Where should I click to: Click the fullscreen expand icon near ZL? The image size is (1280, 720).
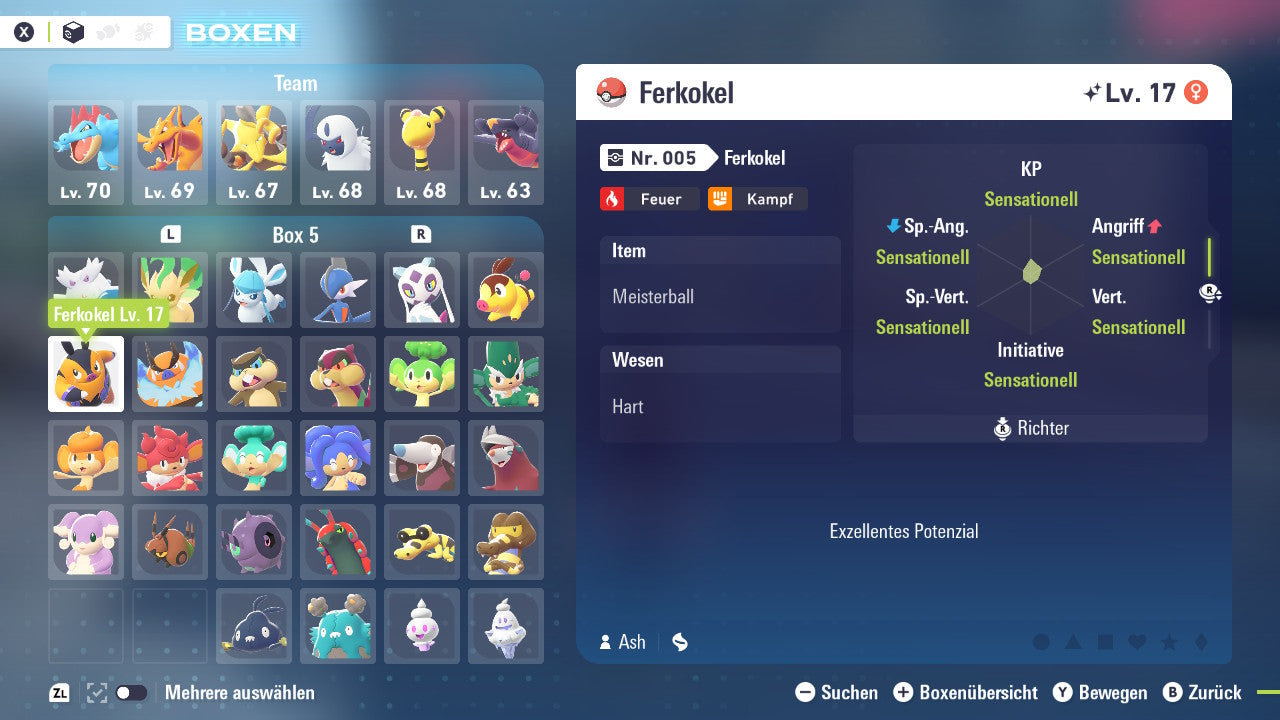click(95, 691)
